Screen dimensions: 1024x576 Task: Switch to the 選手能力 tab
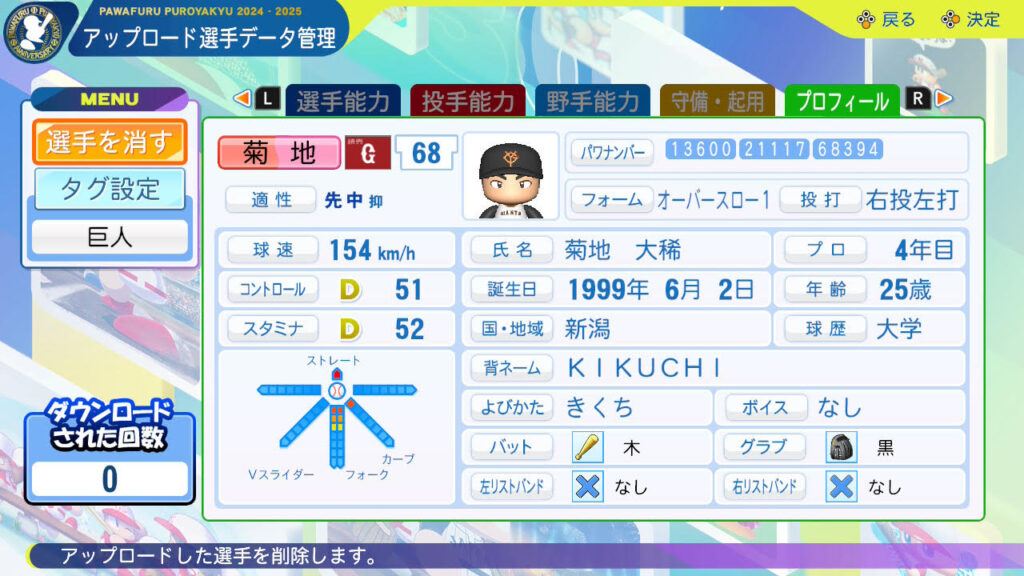coord(343,101)
